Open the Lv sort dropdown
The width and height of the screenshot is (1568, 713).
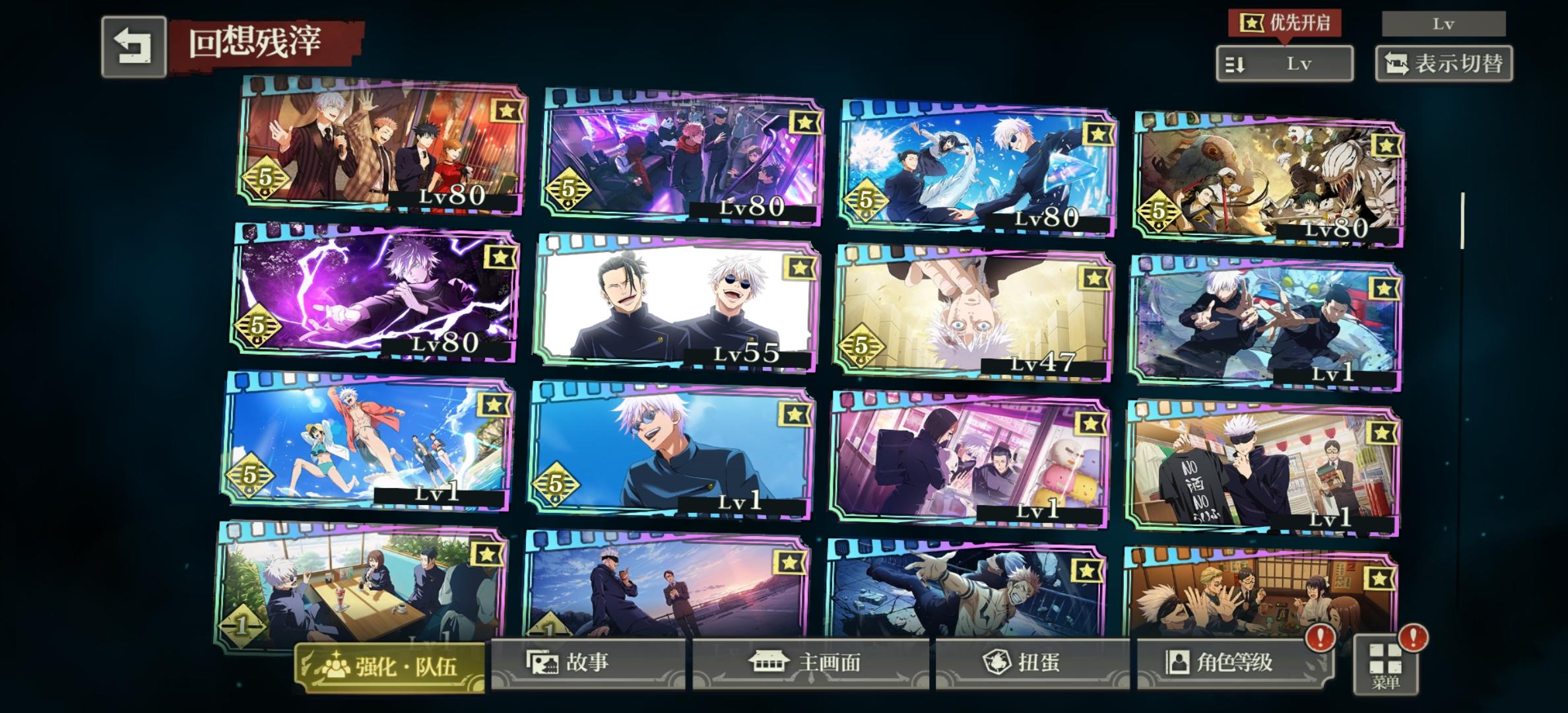point(1284,62)
